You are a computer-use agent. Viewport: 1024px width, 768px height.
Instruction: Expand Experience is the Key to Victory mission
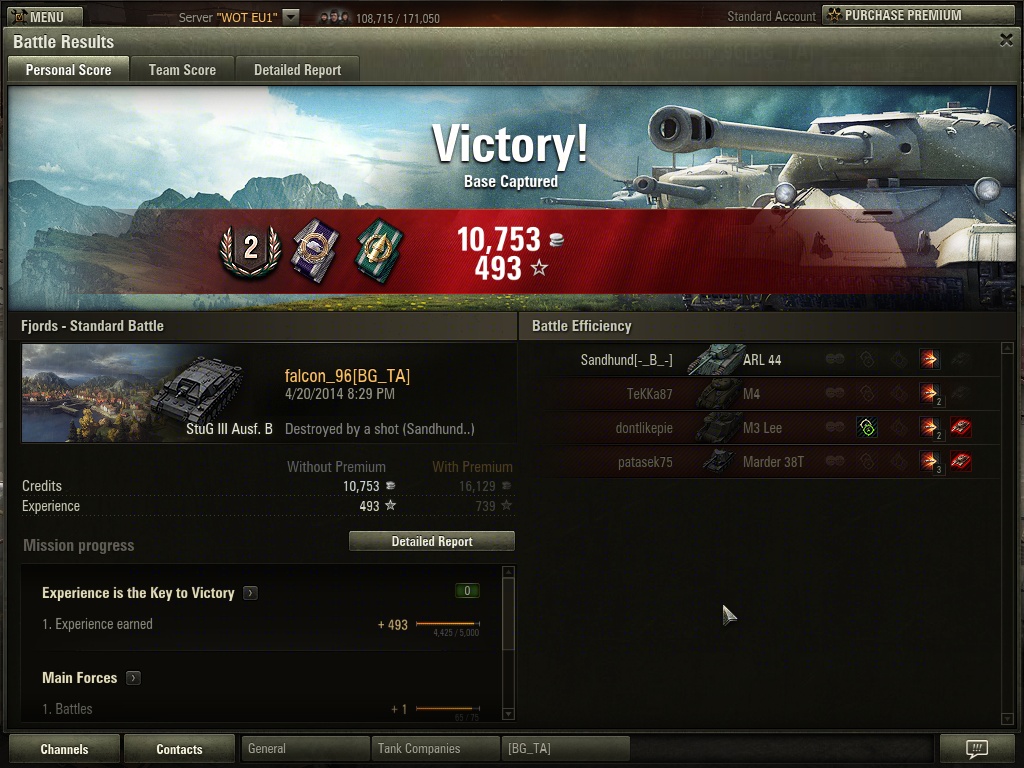click(250, 593)
